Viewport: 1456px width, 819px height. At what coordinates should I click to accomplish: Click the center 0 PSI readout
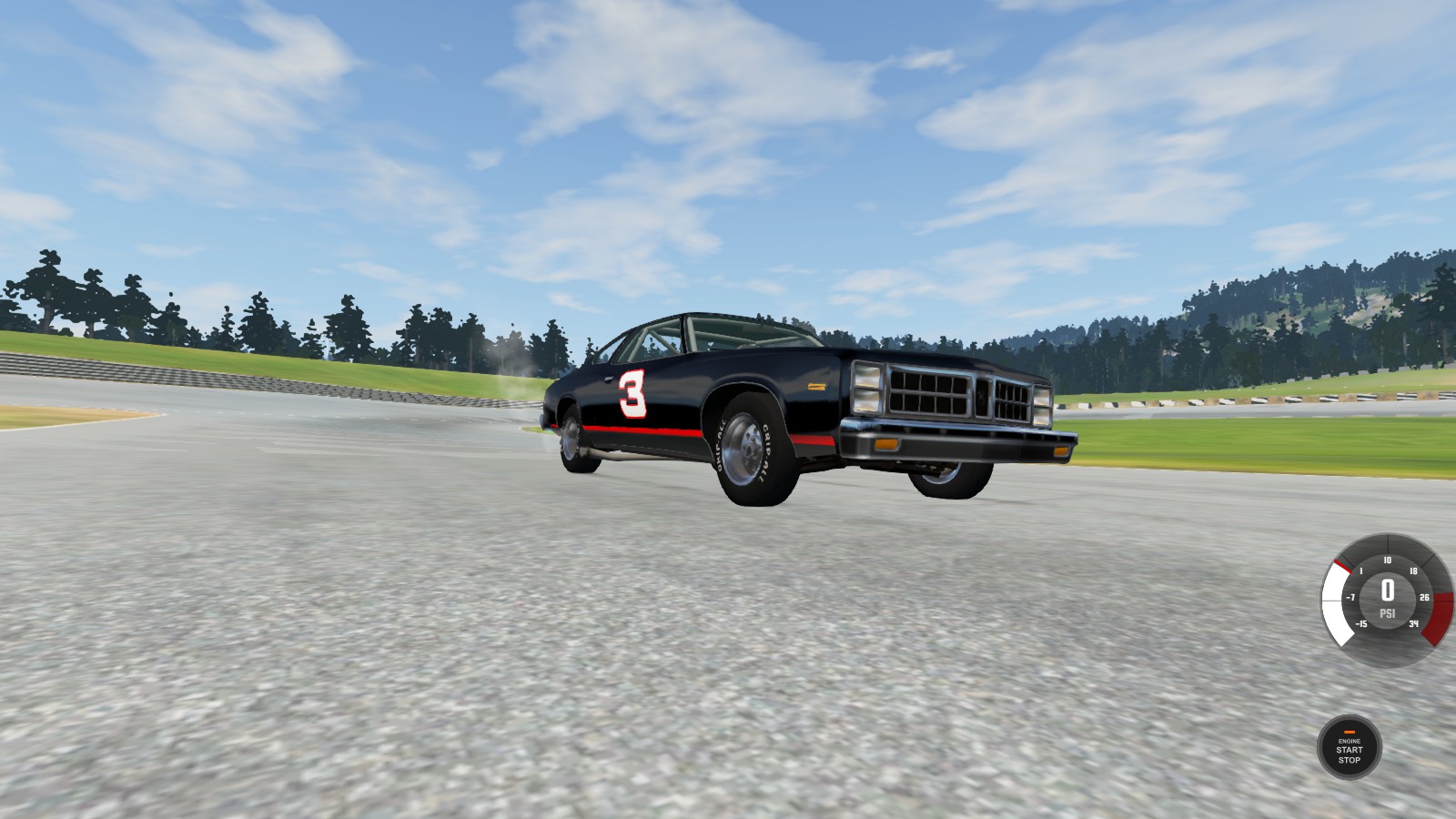point(1387,590)
